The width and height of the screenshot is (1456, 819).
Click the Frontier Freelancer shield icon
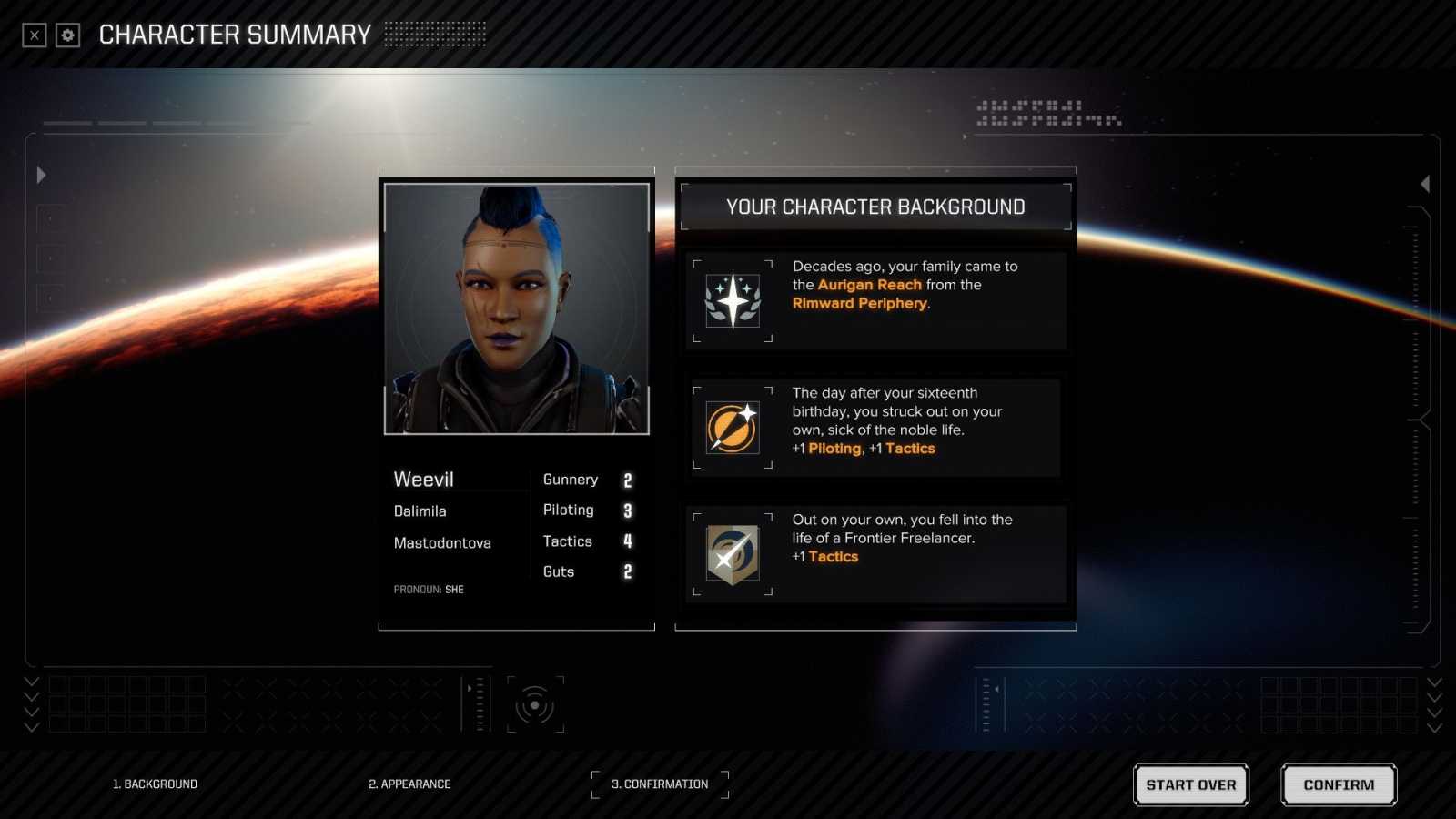[x=733, y=553]
